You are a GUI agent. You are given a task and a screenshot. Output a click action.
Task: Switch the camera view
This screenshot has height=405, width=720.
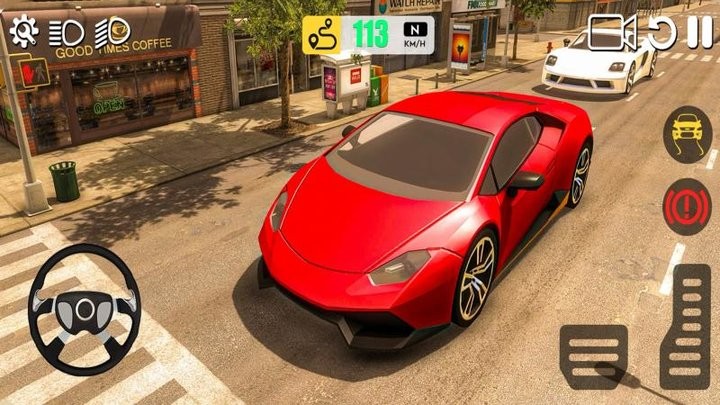click(612, 33)
